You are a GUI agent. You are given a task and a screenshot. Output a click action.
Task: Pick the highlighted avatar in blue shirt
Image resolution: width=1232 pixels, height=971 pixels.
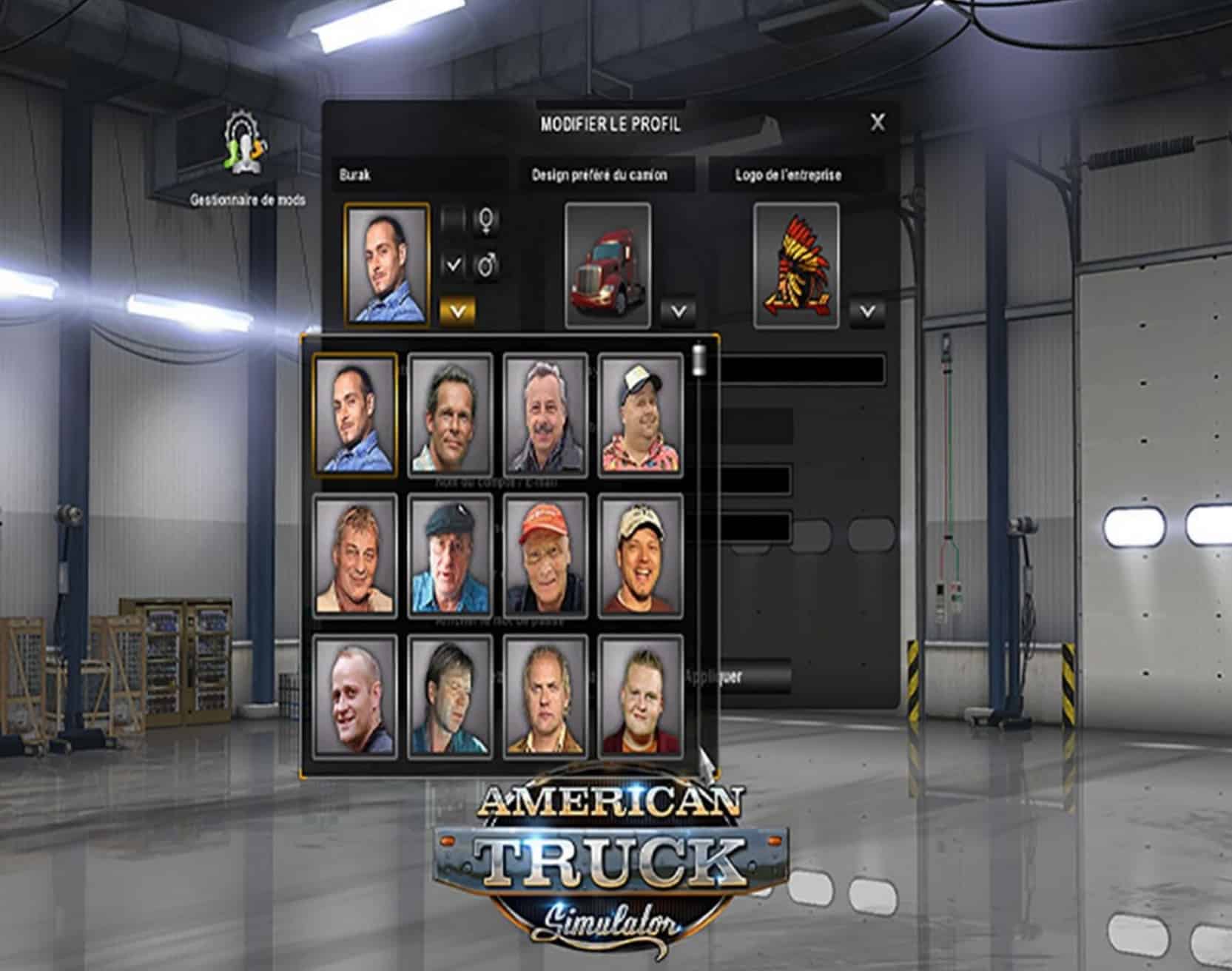click(x=354, y=415)
